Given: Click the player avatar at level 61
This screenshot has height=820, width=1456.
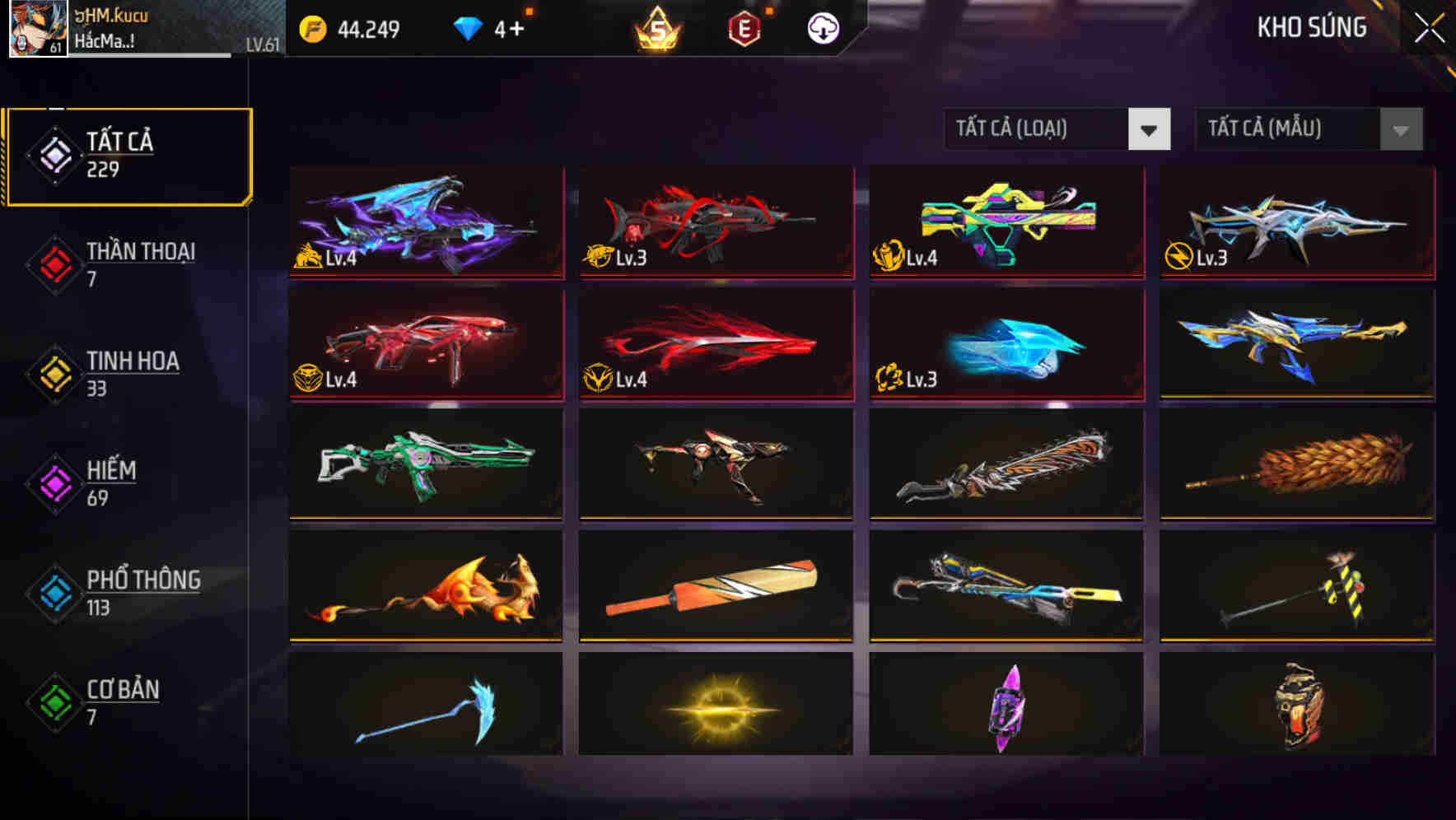Looking at the screenshot, I should tap(37, 29).
